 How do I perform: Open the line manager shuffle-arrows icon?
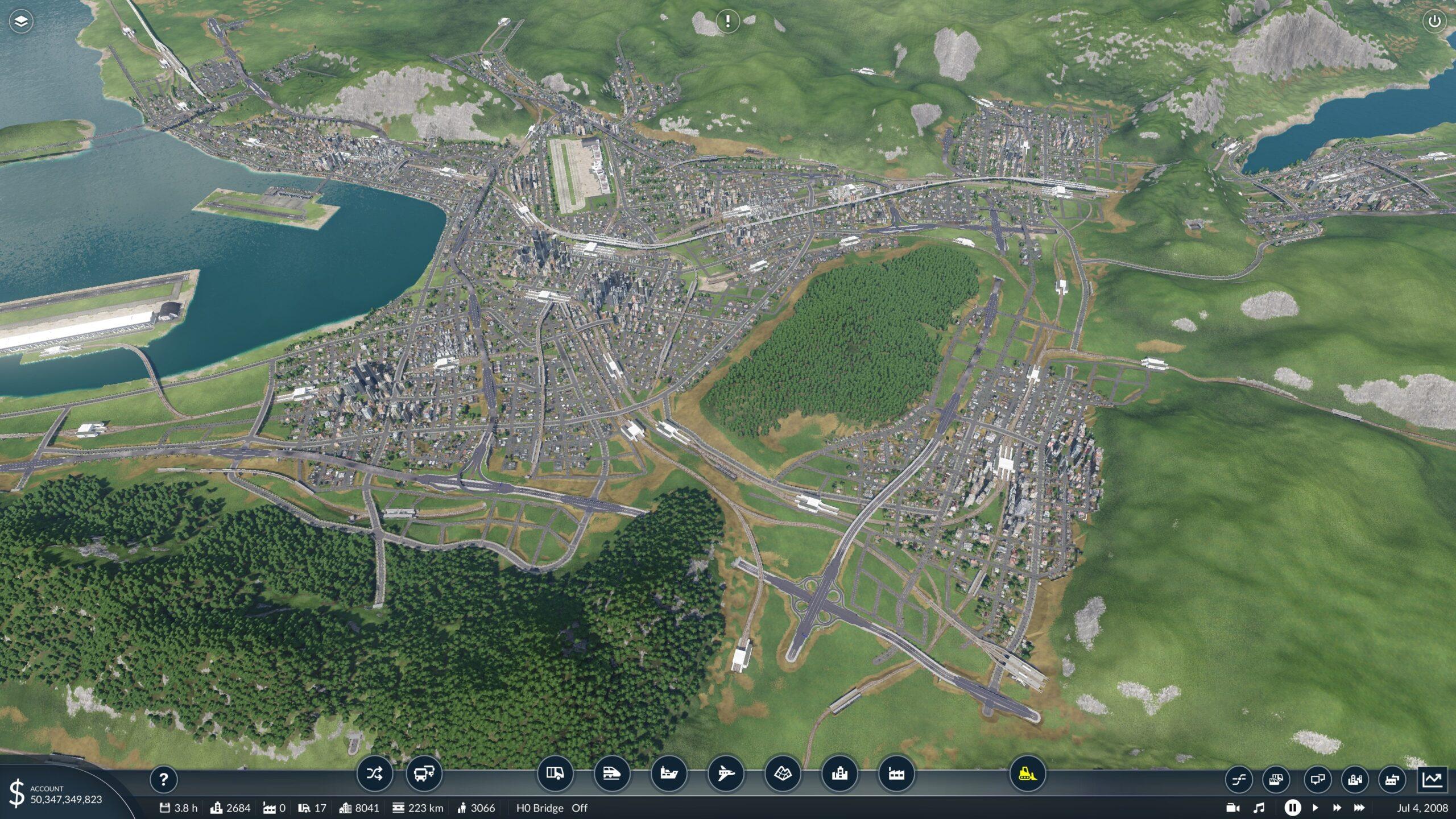coord(374,773)
